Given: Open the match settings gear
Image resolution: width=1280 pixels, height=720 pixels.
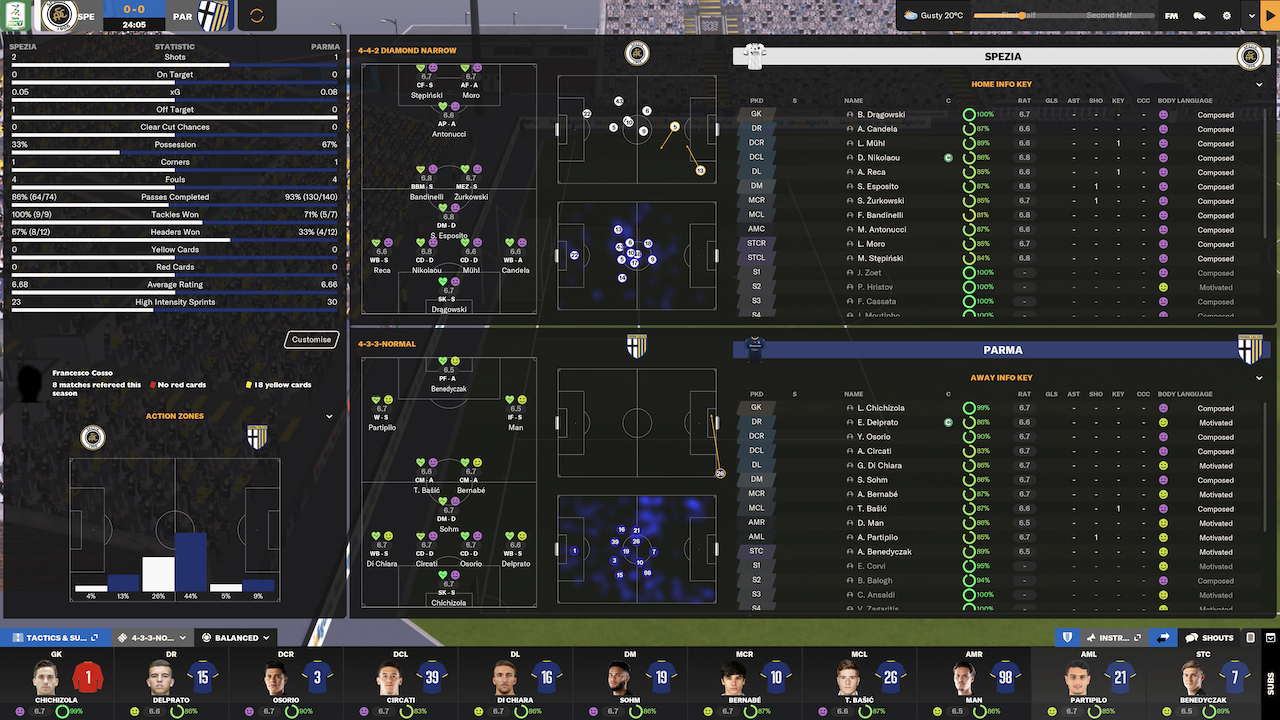Looking at the screenshot, I should [x=1226, y=16].
